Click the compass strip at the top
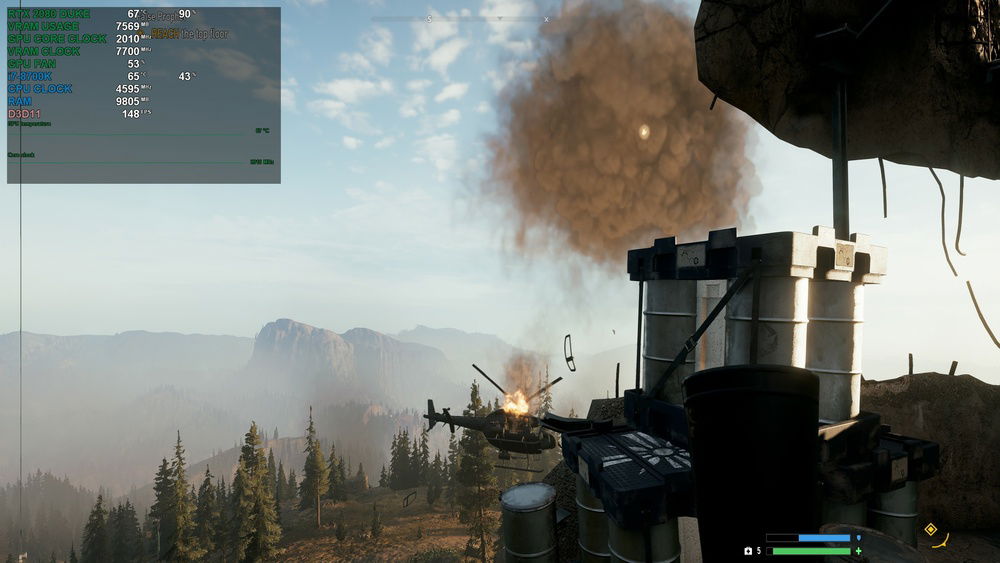The image size is (1000, 563). point(460,19)
